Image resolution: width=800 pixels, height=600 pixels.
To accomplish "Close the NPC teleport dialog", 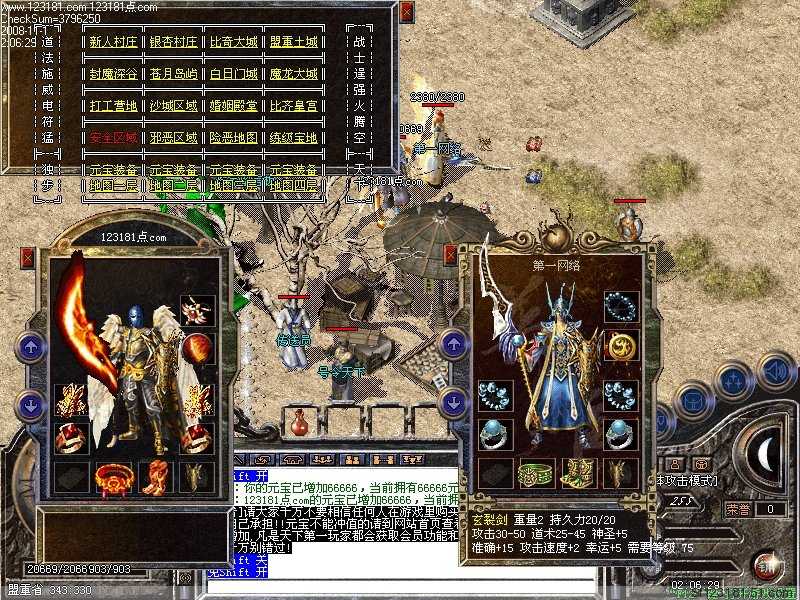I will click(x=406, y=11).
